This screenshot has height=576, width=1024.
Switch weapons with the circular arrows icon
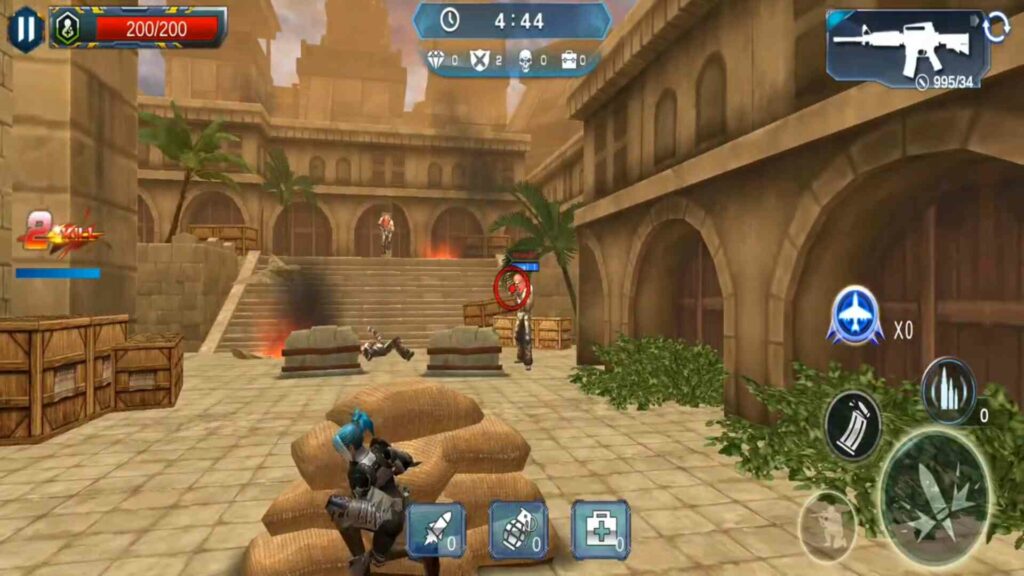pyautogui.click(x=996, y=29)
